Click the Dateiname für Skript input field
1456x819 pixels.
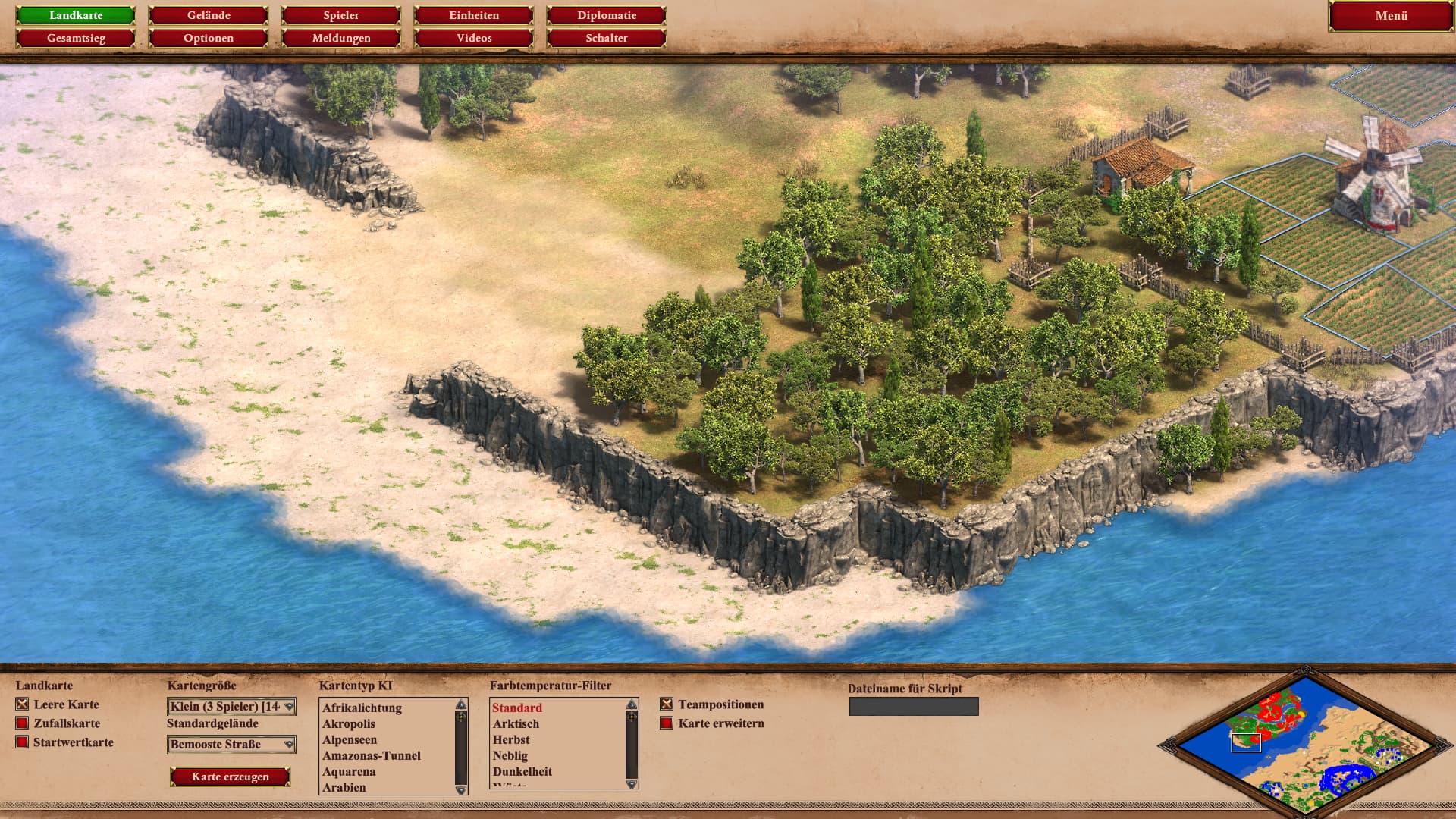(914, 707)
